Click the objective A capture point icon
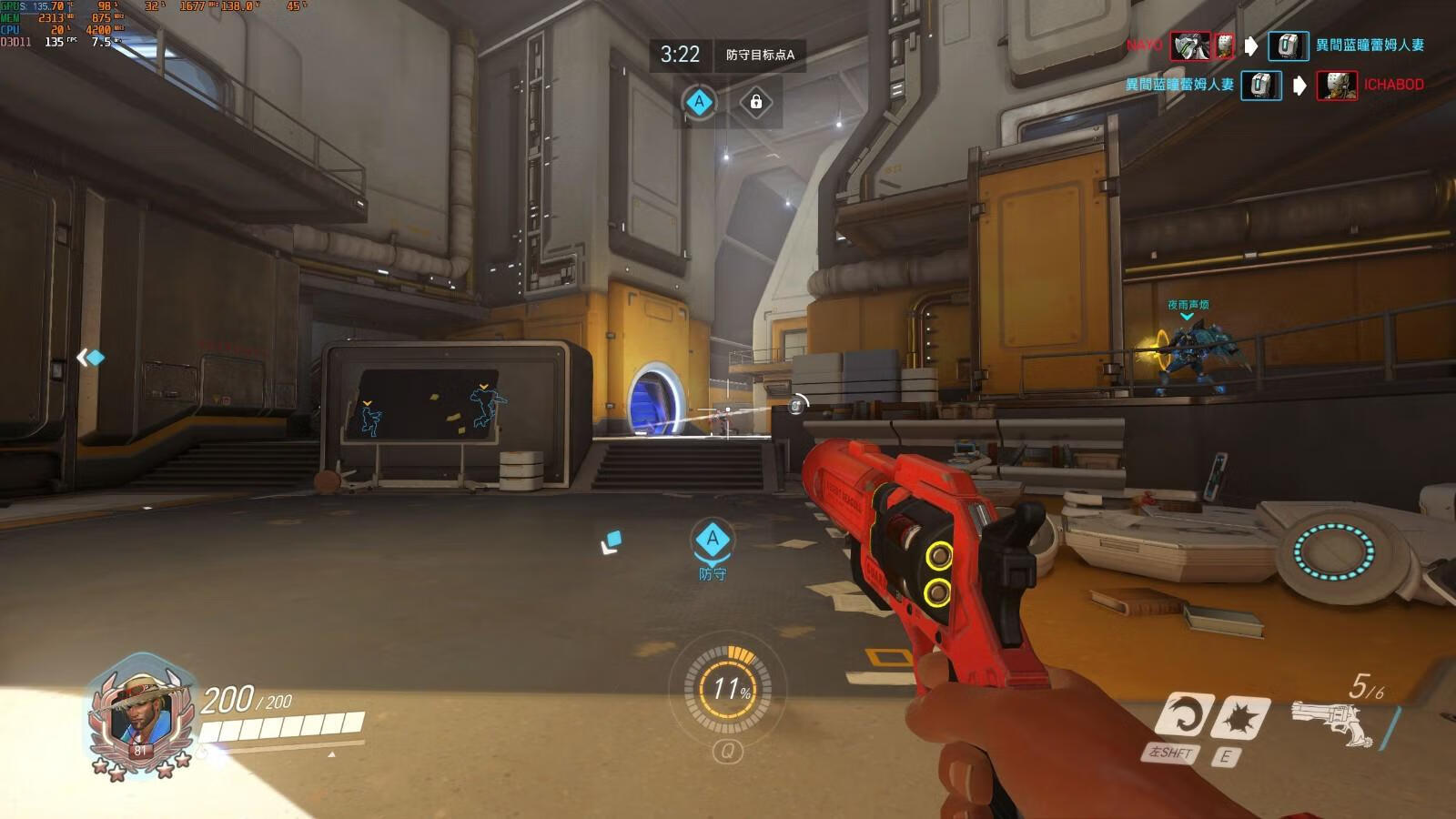This screenshot has width=1456, height=819. tap(699, 102)
